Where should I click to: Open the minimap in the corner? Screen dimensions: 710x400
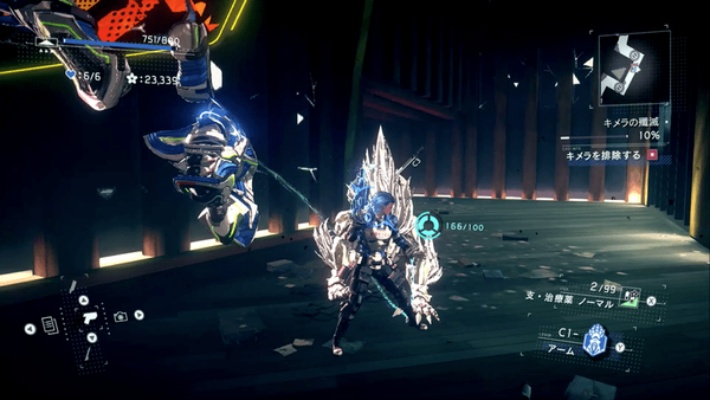(635, 67)
